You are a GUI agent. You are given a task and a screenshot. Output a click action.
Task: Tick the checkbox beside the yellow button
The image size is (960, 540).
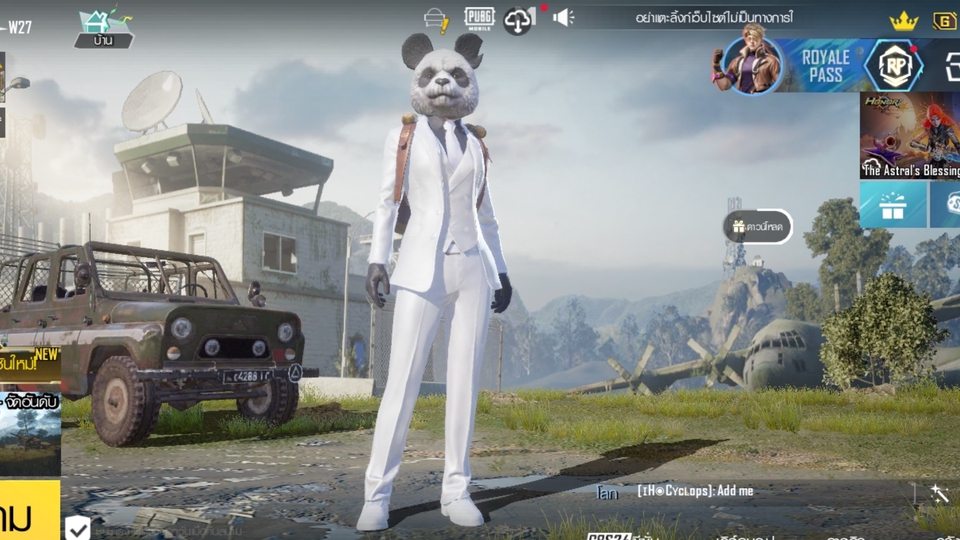77,527
